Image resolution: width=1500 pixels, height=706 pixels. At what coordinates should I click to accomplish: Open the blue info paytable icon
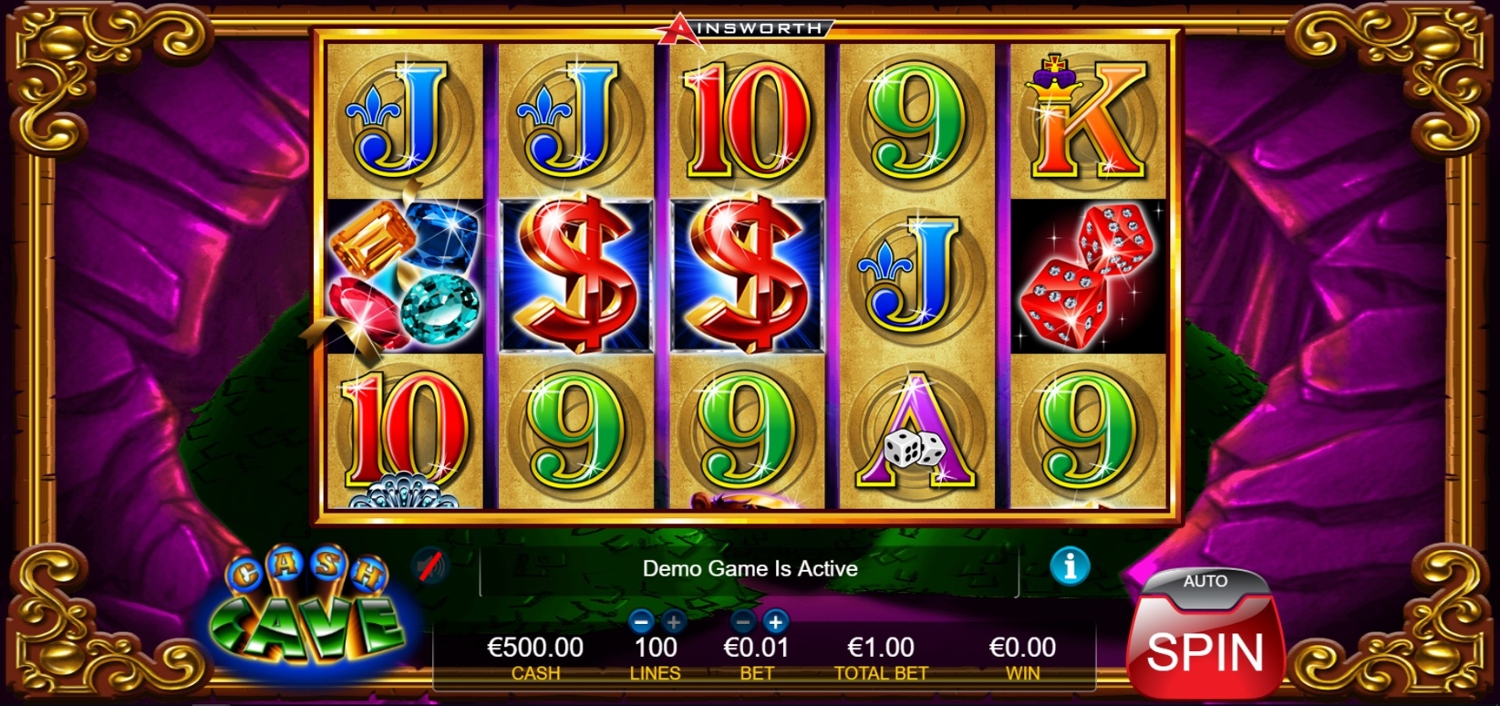1069,567
